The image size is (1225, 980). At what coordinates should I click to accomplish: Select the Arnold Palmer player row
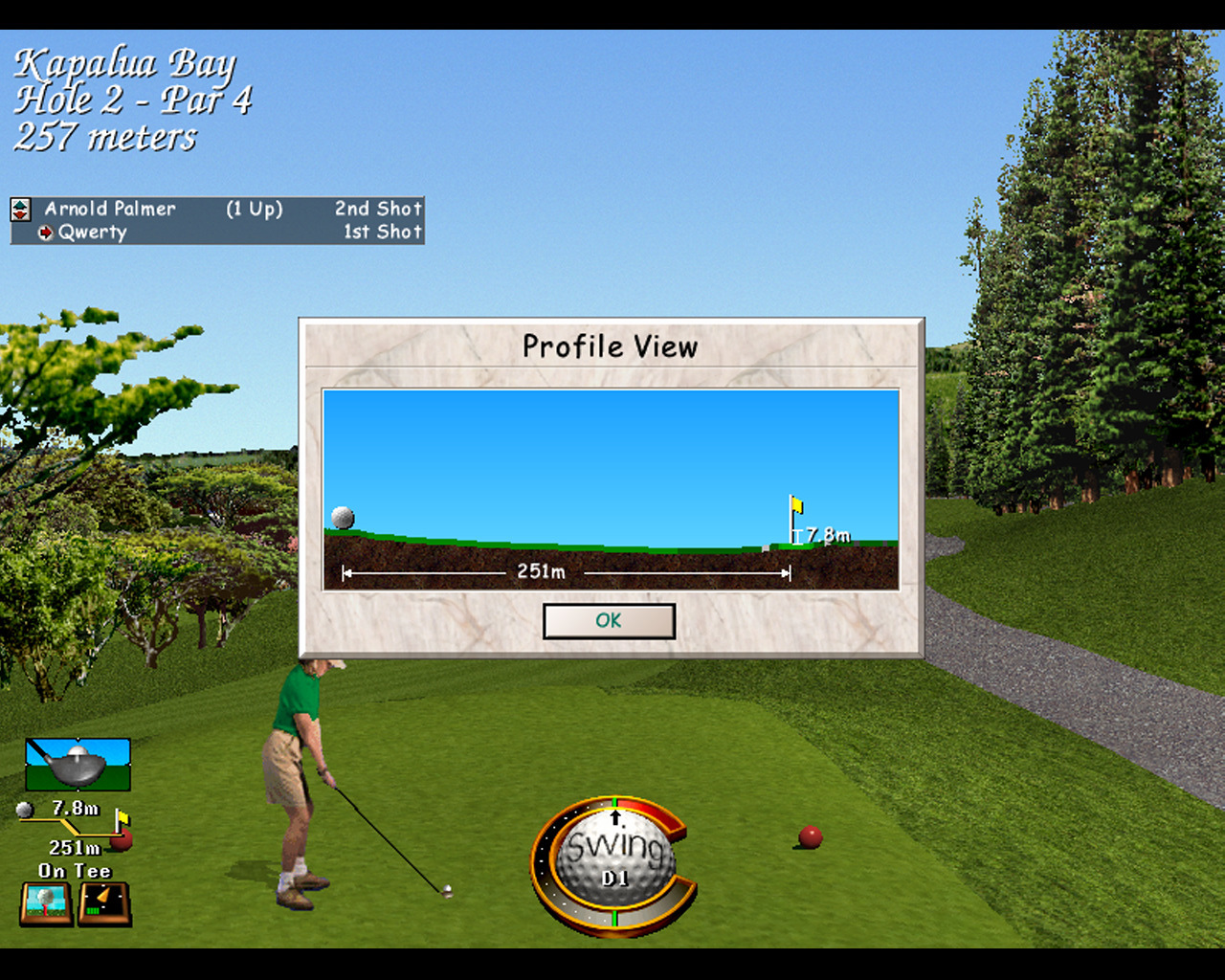(230, 209)
